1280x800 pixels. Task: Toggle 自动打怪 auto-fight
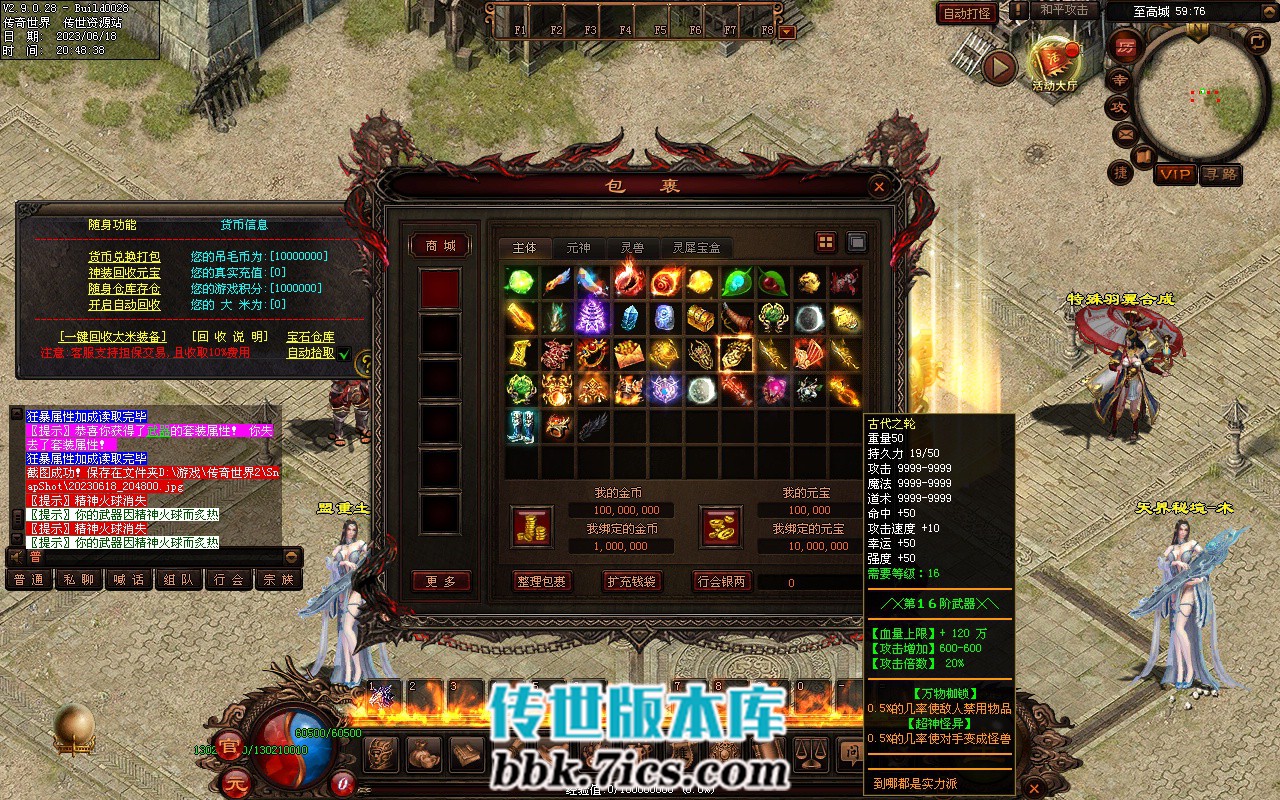(x=967, y=13)
